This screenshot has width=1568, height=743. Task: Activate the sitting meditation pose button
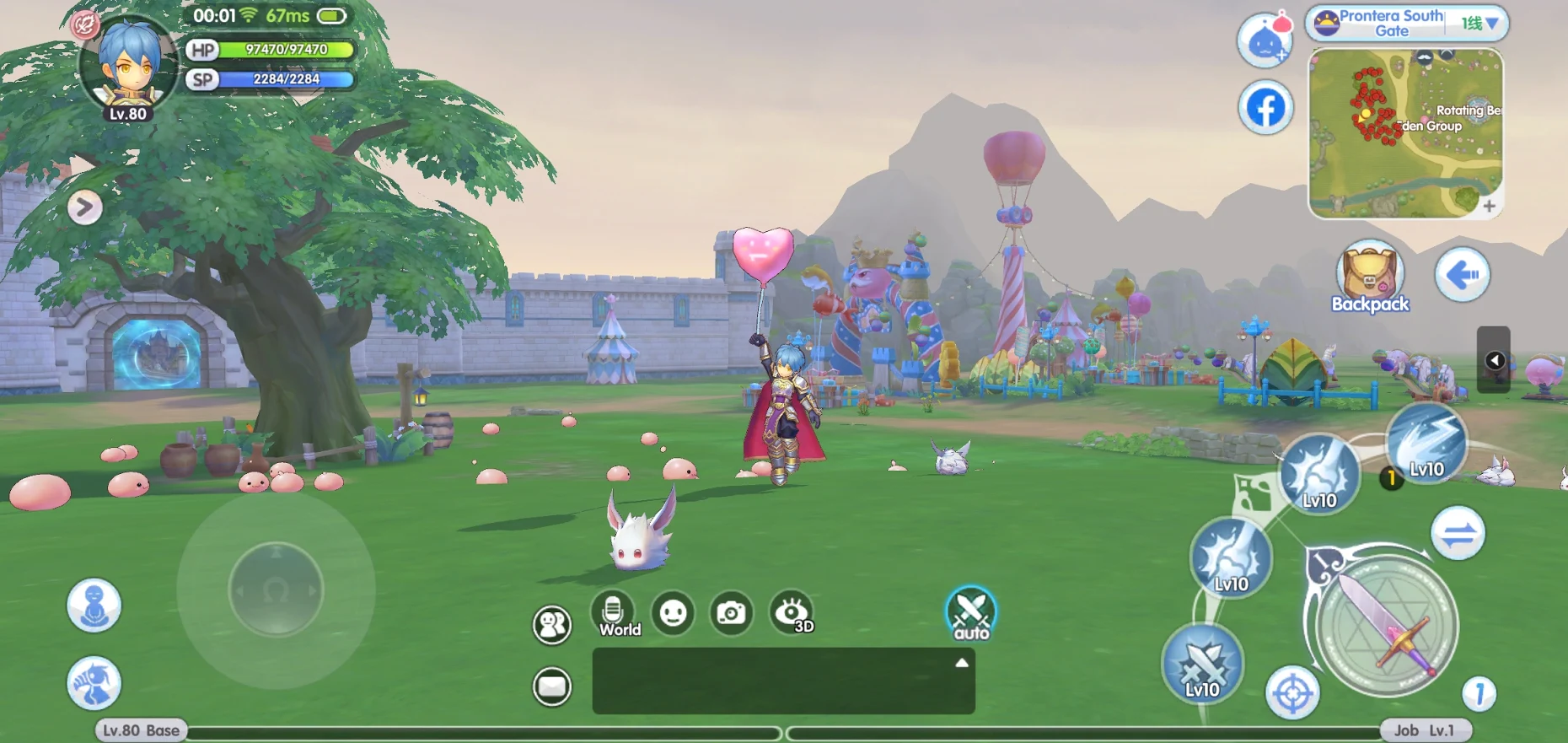[x=94, y=605]
